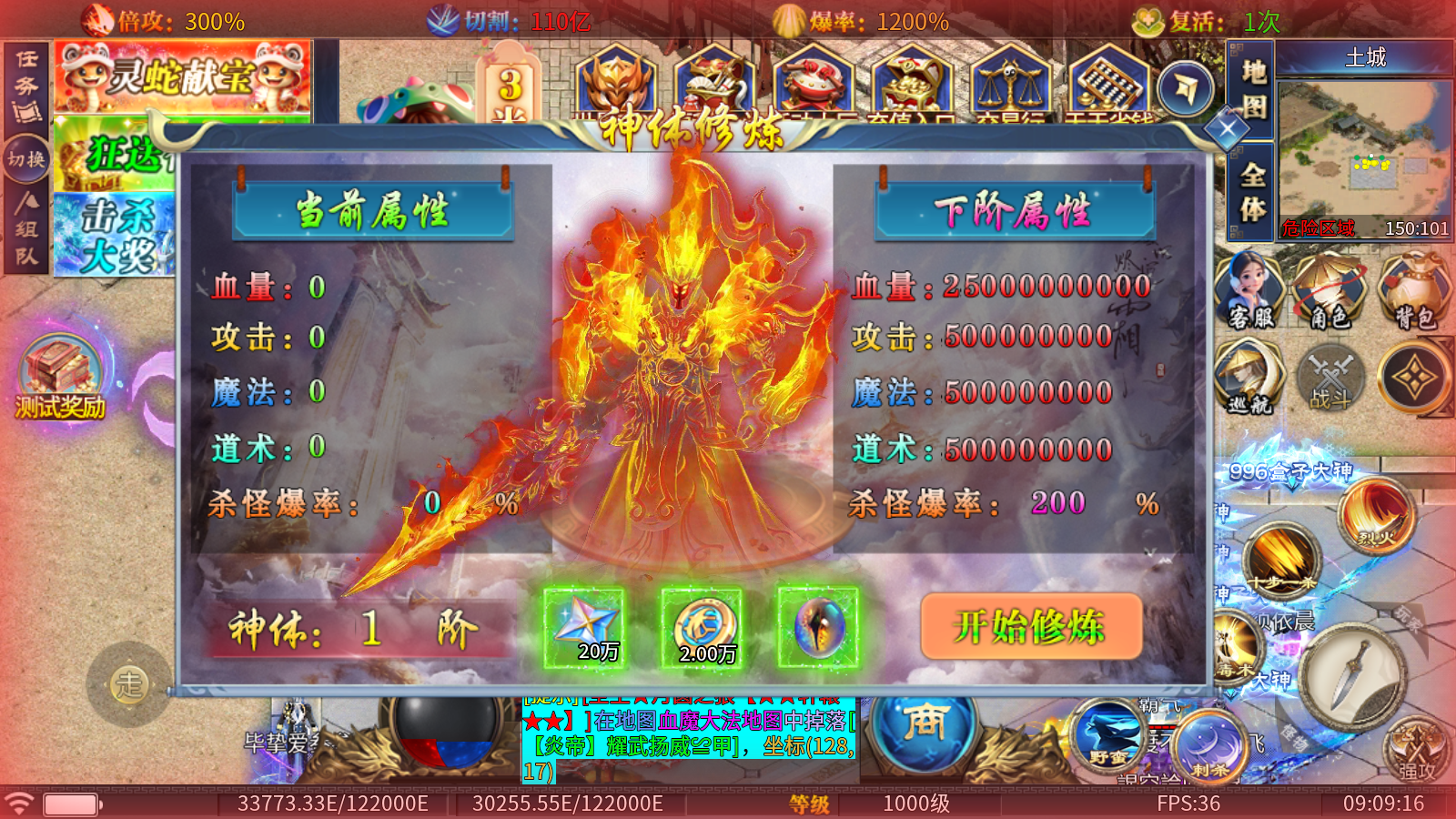Image resolution: width=1456 pixels, height=819 pixels.
Task: Open the 任务 quest tab
Action: point(26,86)
